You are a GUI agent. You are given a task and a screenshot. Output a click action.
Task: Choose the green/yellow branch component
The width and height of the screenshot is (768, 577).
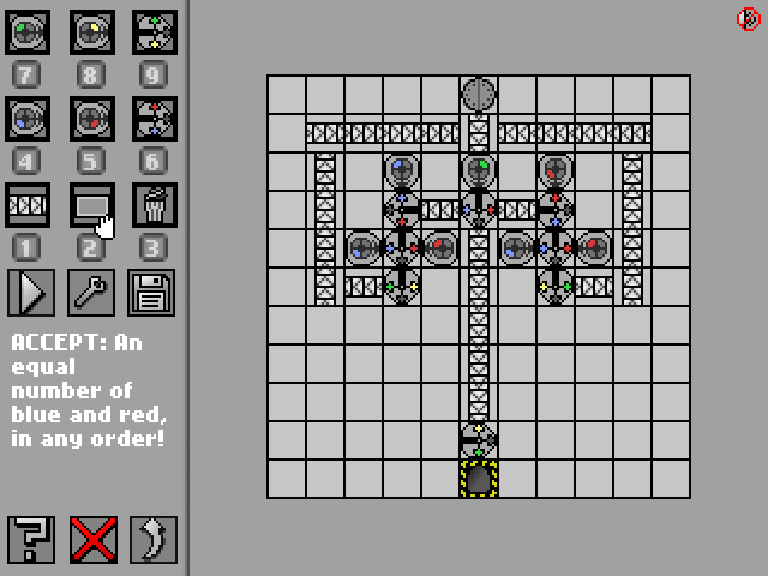[154, 32]
